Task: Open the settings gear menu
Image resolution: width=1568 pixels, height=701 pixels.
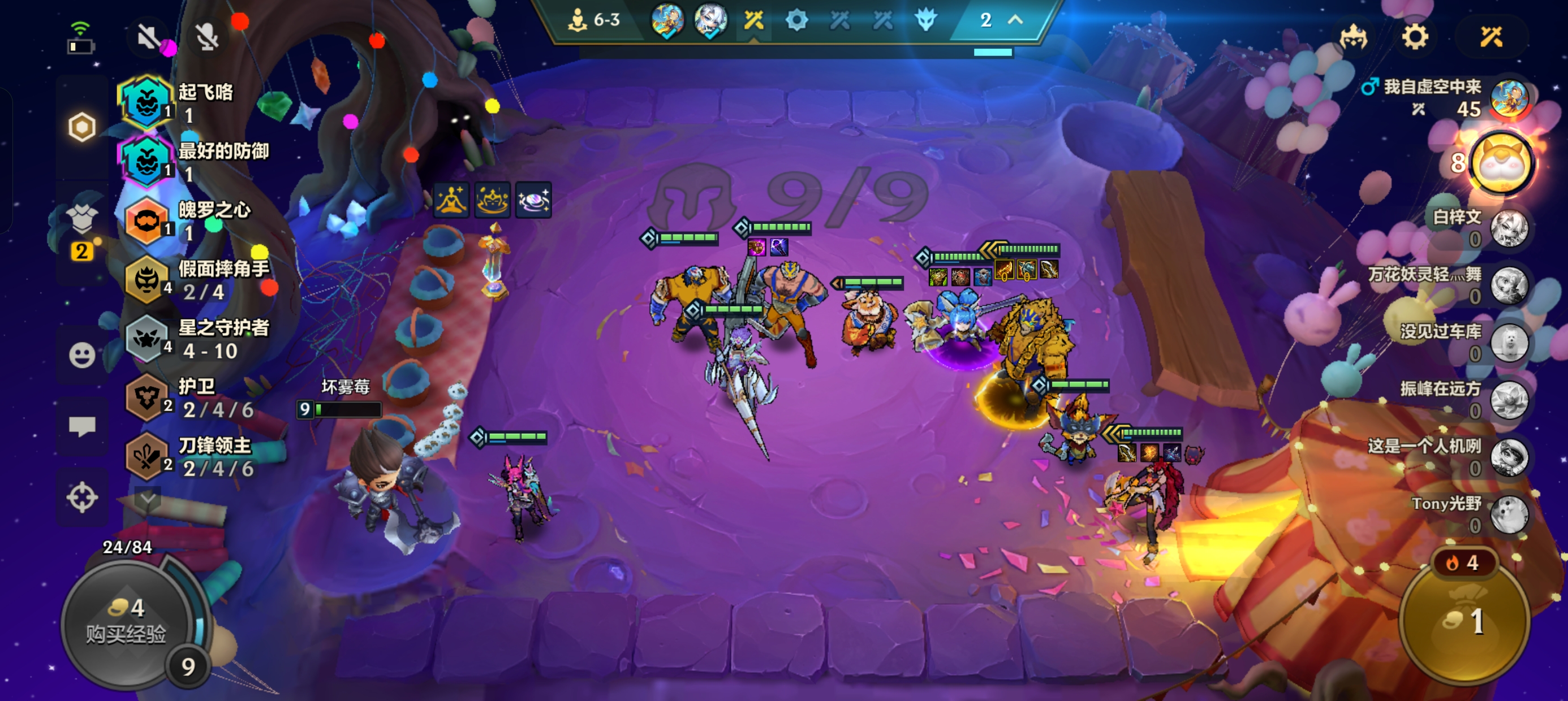Action: click(x=1415, y=38)
